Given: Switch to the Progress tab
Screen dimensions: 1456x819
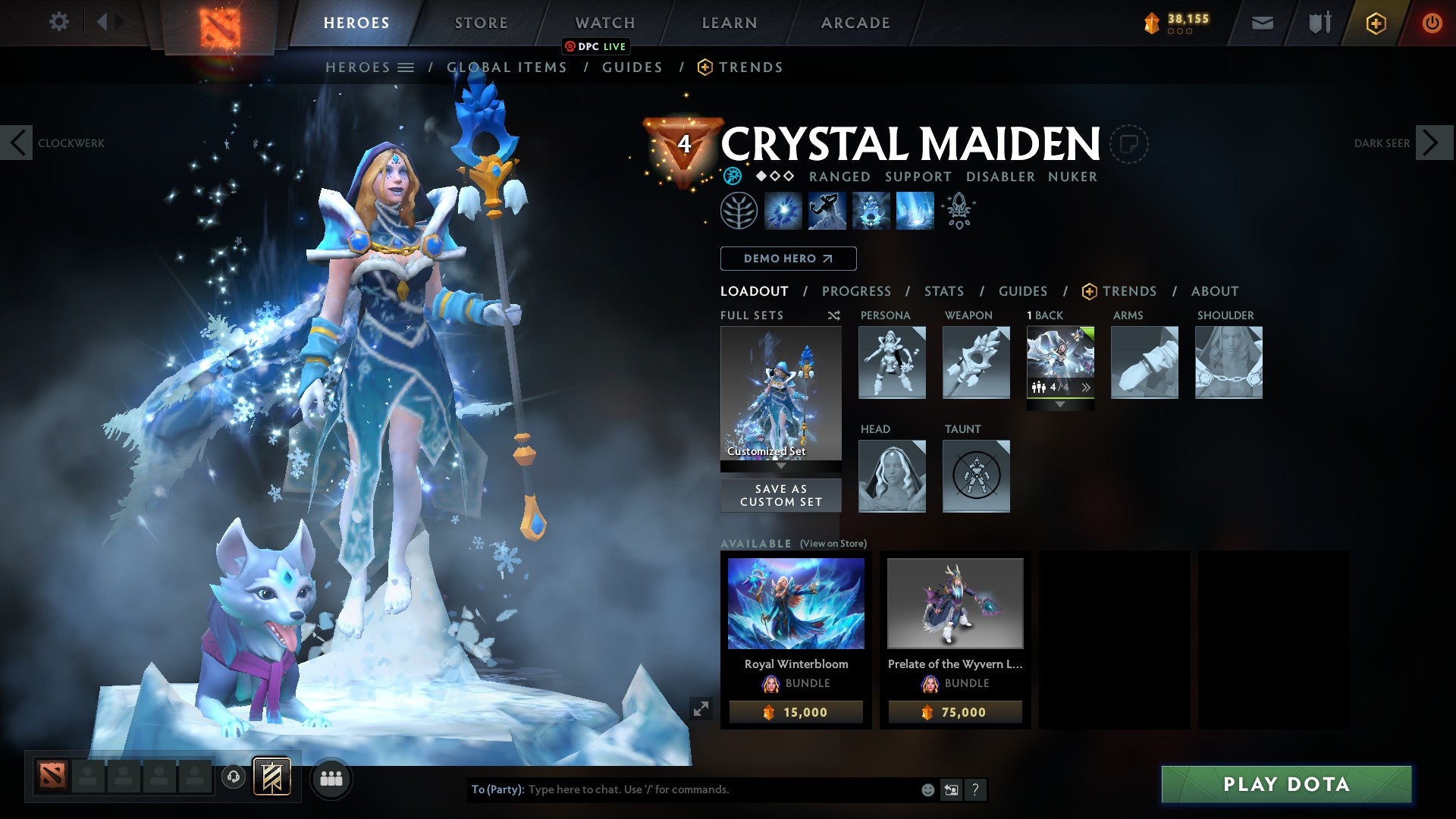Looking at the screenshot, I should click(x=856, y=290).
